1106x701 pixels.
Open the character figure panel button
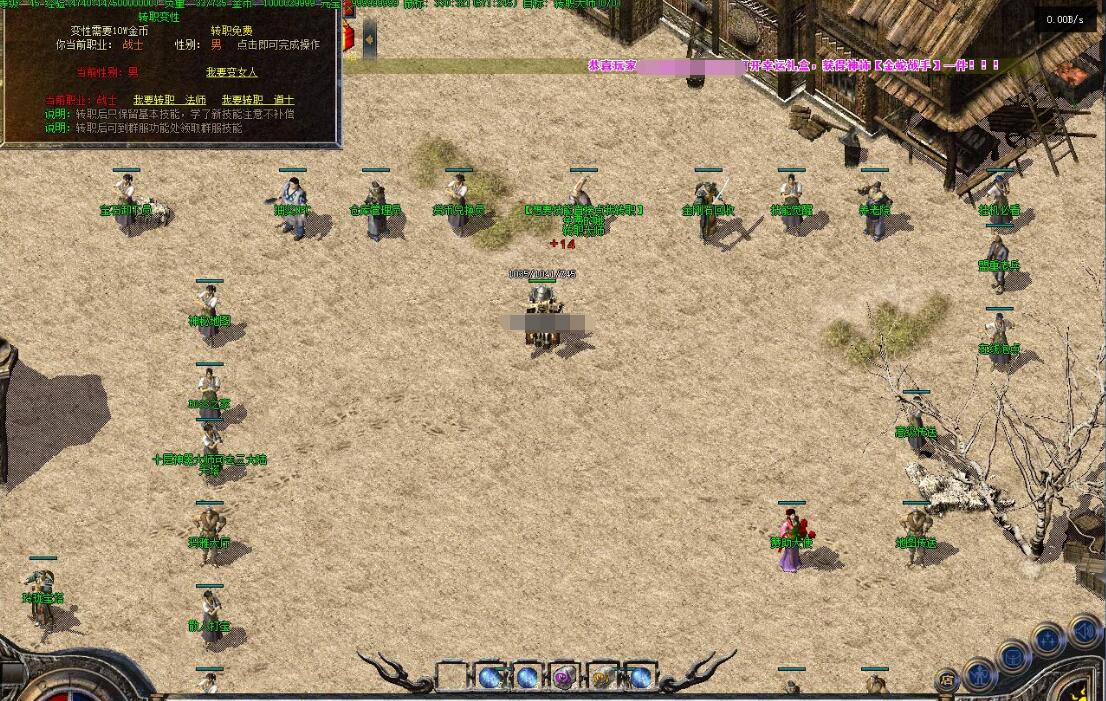pos(980,671)
